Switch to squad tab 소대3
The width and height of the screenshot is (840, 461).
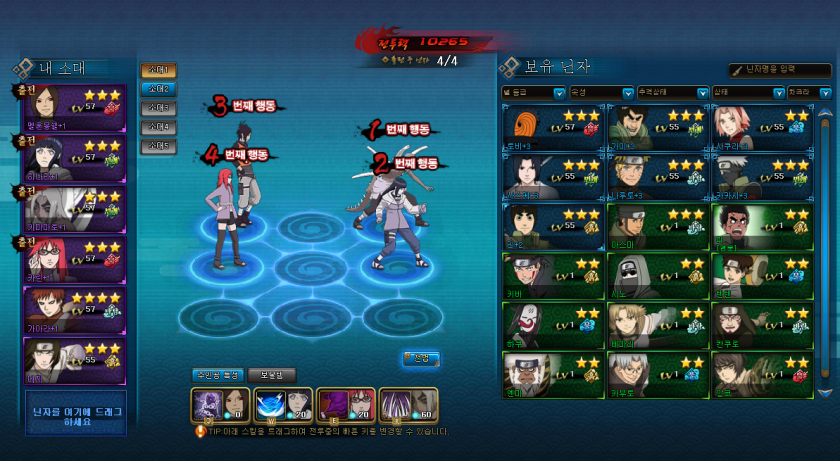pos(158,108)
